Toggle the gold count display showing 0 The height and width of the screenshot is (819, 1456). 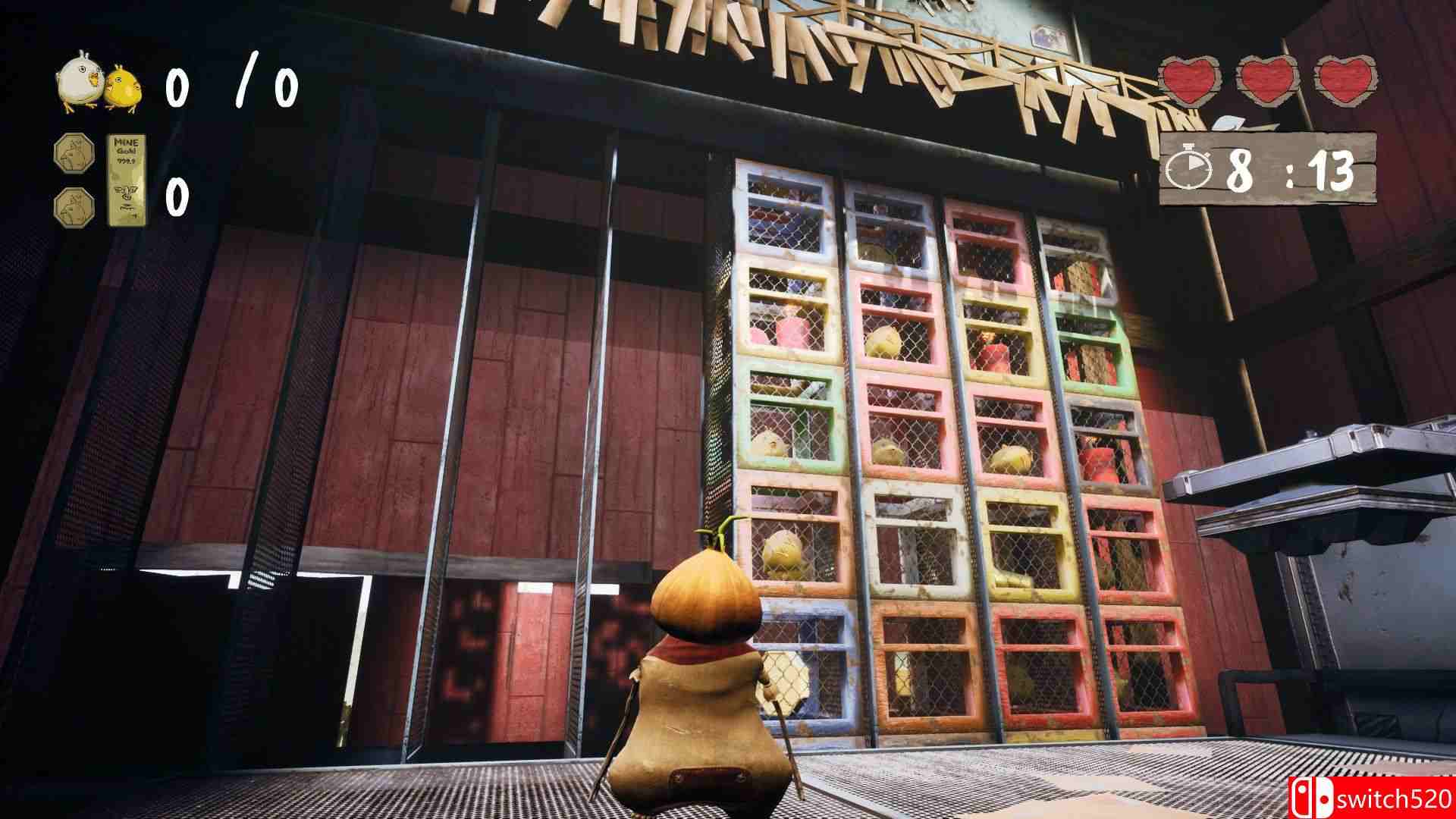click(177, 199)
